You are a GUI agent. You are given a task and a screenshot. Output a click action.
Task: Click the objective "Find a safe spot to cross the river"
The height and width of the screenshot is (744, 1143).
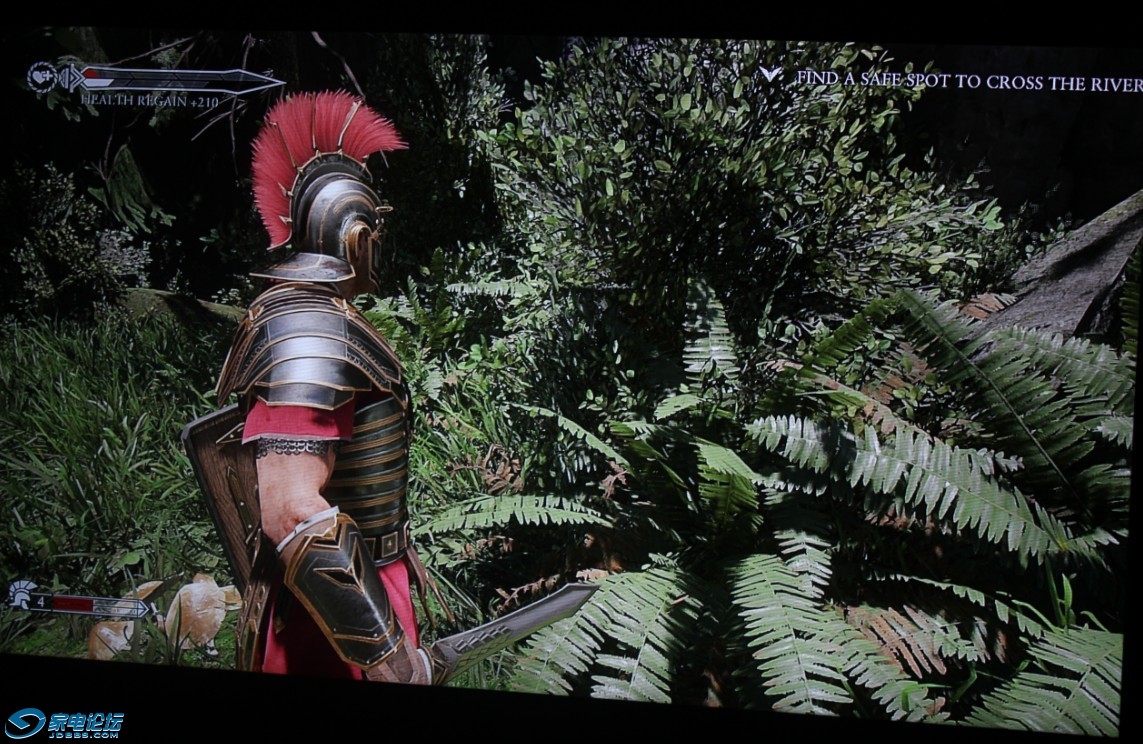[967, 80]
